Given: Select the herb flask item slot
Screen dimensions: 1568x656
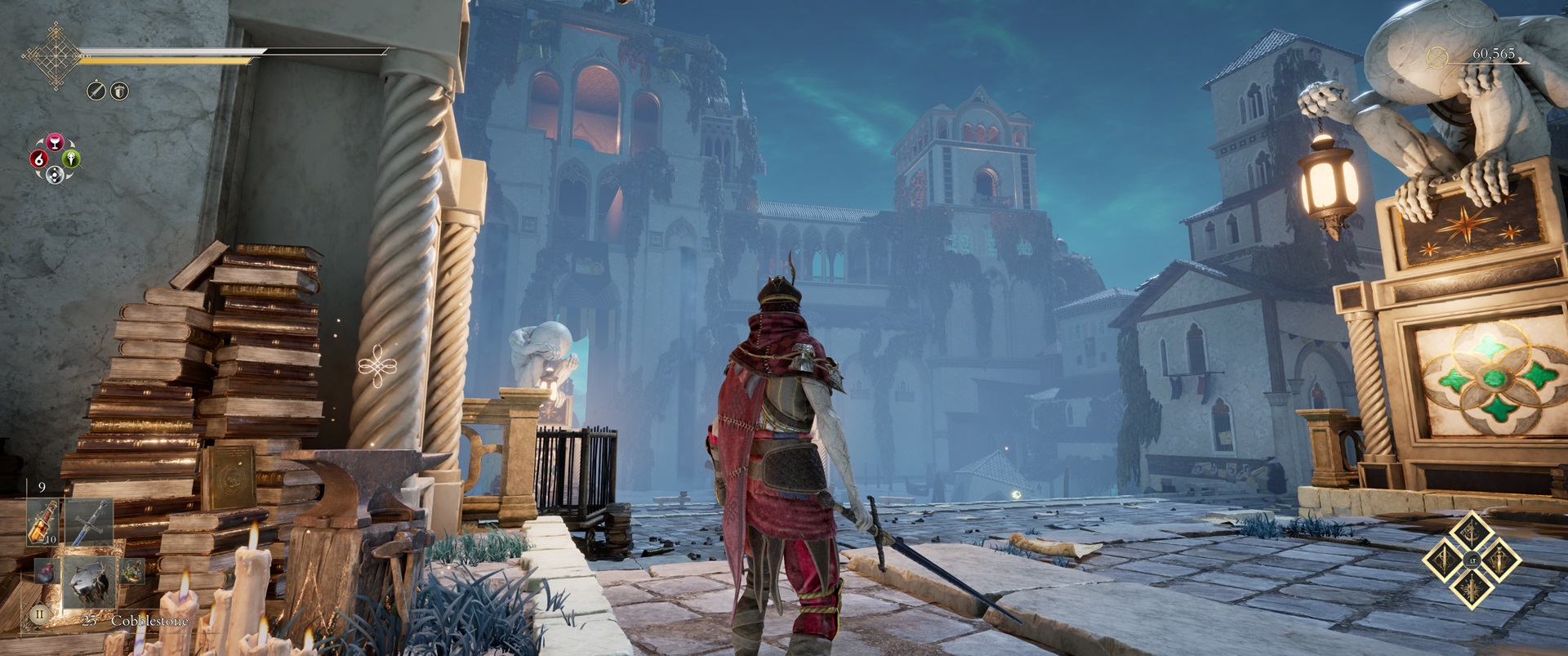Looking at the screenshot, I should pos(131,571).
